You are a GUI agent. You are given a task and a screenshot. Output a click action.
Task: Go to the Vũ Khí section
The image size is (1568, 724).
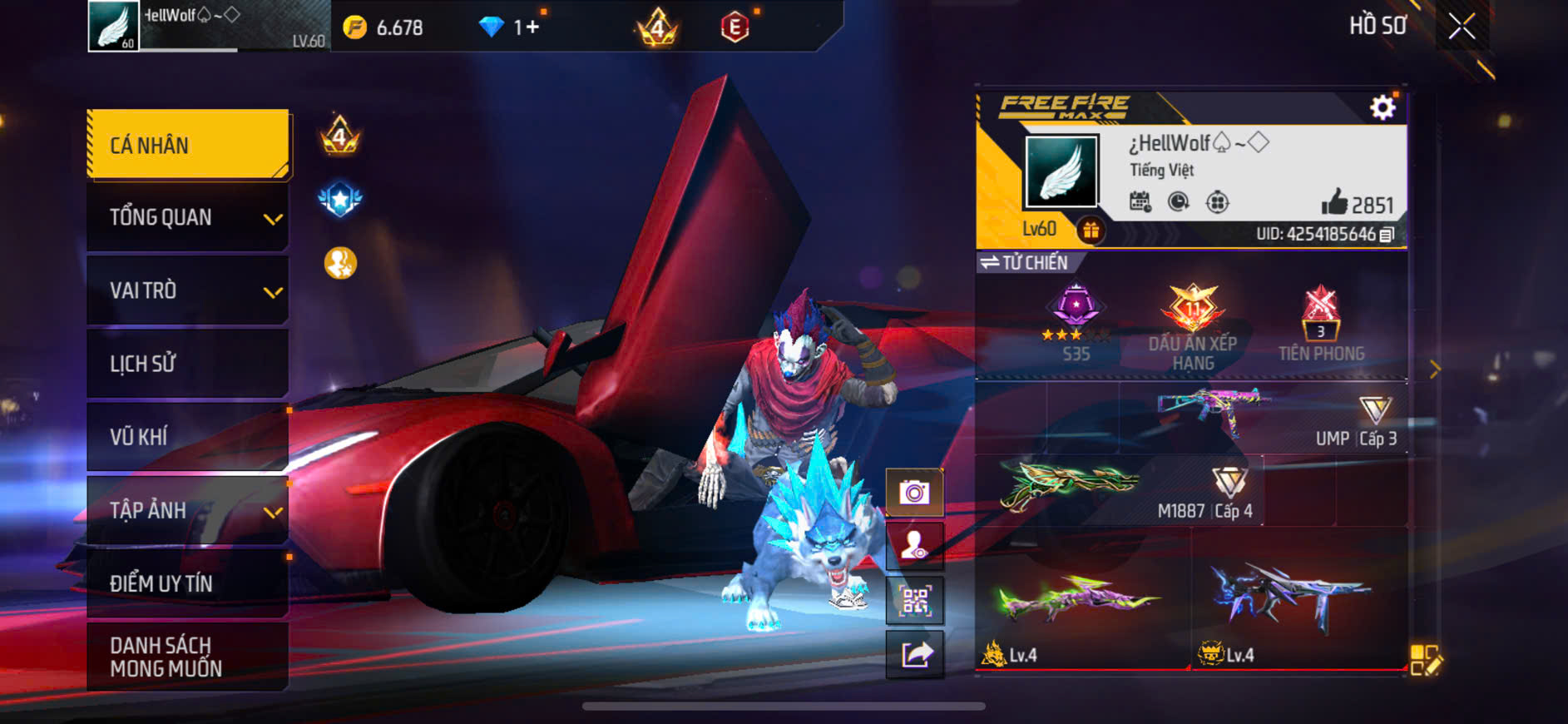(188, 437)
